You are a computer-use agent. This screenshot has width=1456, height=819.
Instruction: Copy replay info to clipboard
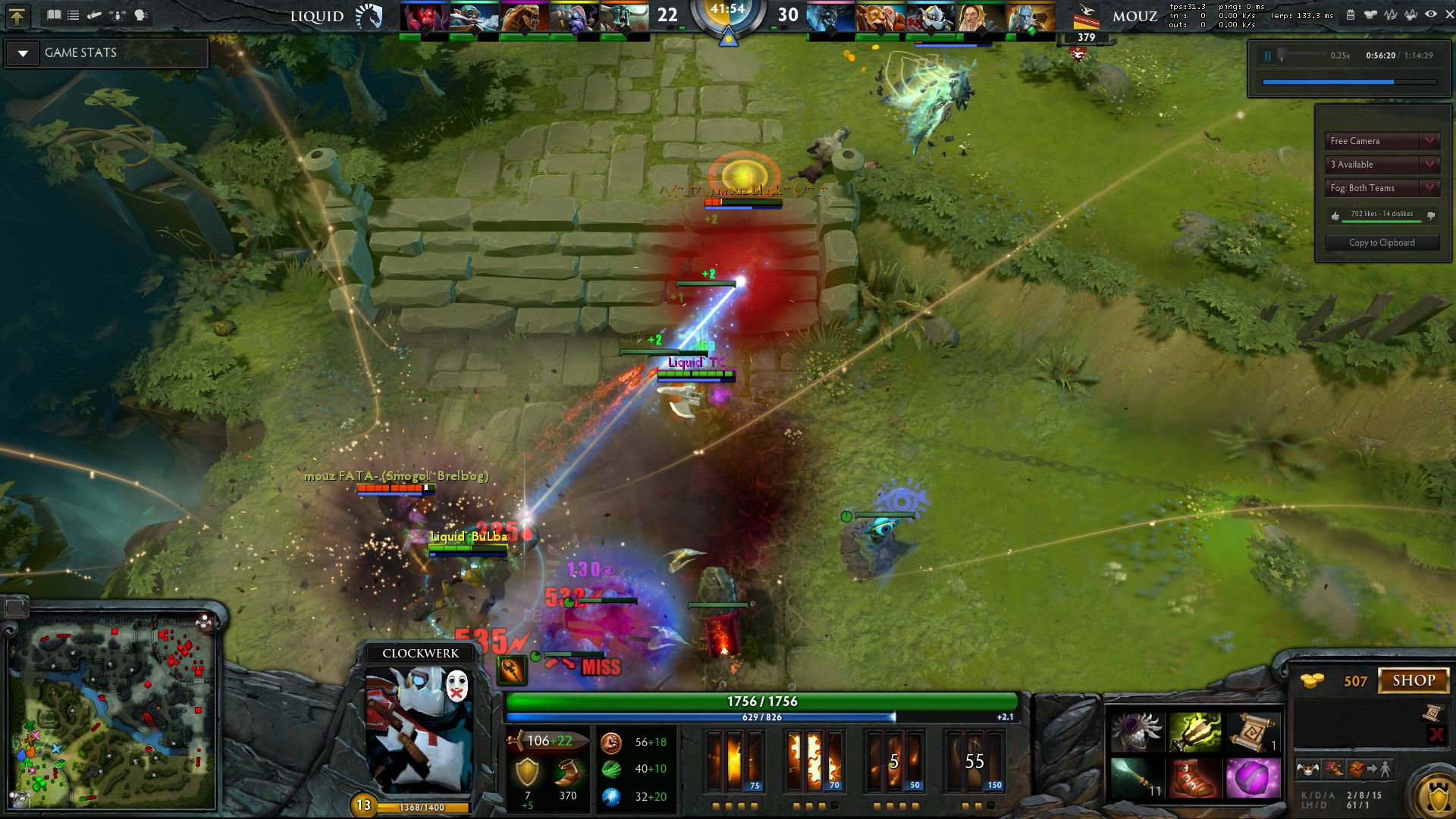point(1381,243)
